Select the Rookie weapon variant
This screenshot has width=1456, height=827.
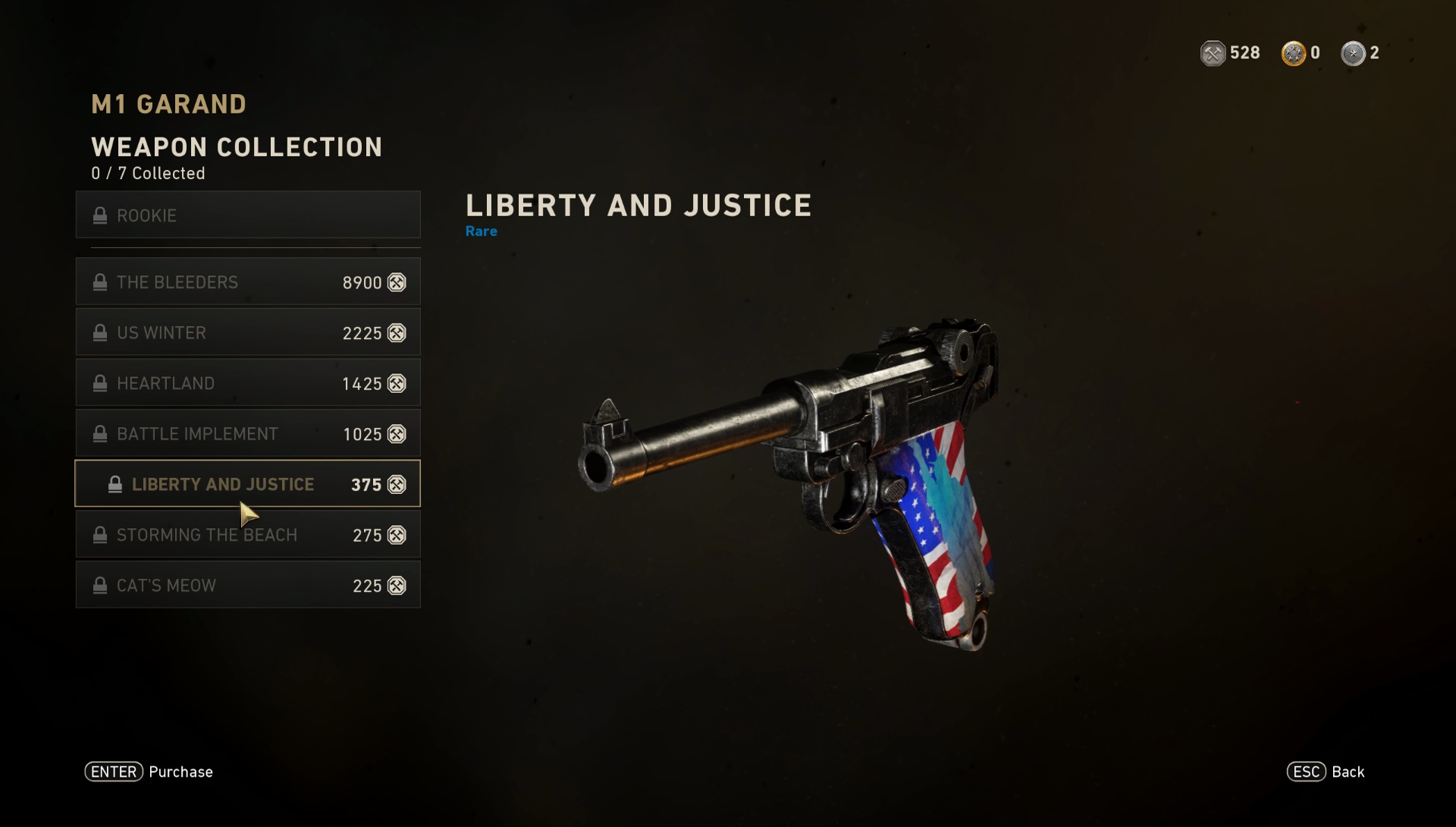coord(248,215)
